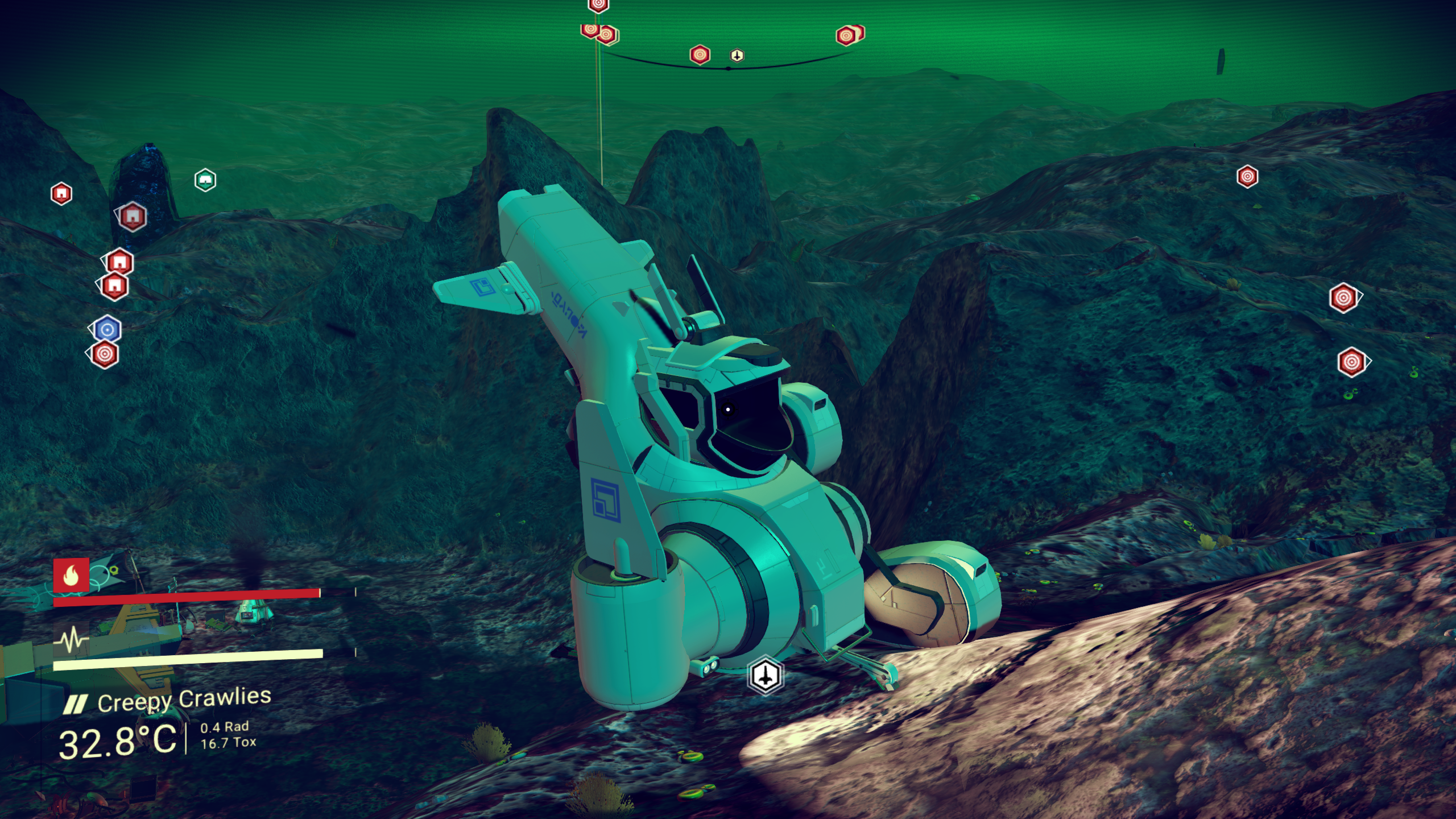Select the starship marker beneath the landed ship
Image resolution: width=1456 pixels, height=819 pixels.
click(766, 676)
